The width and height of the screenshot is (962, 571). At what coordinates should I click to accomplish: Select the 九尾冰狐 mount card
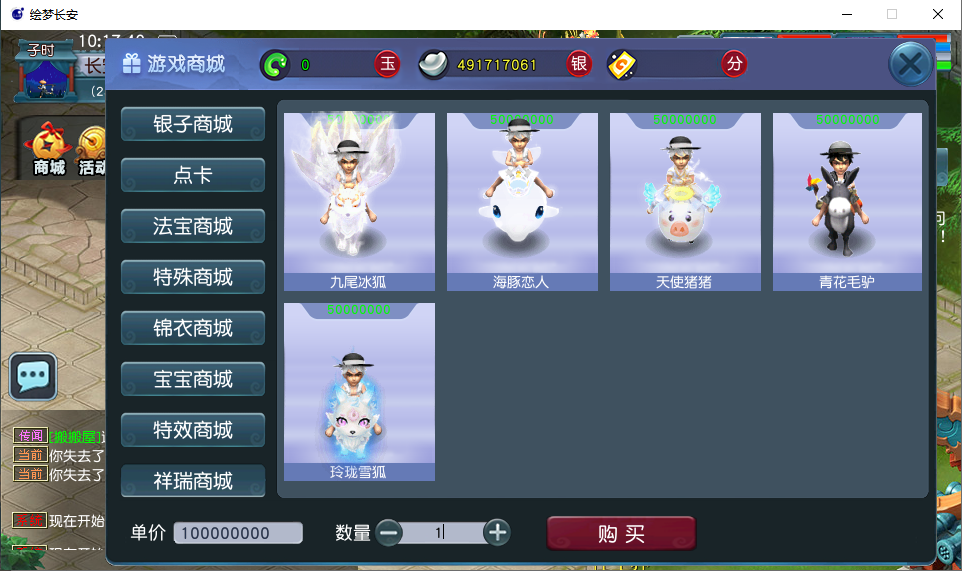(x=359, y=201)
